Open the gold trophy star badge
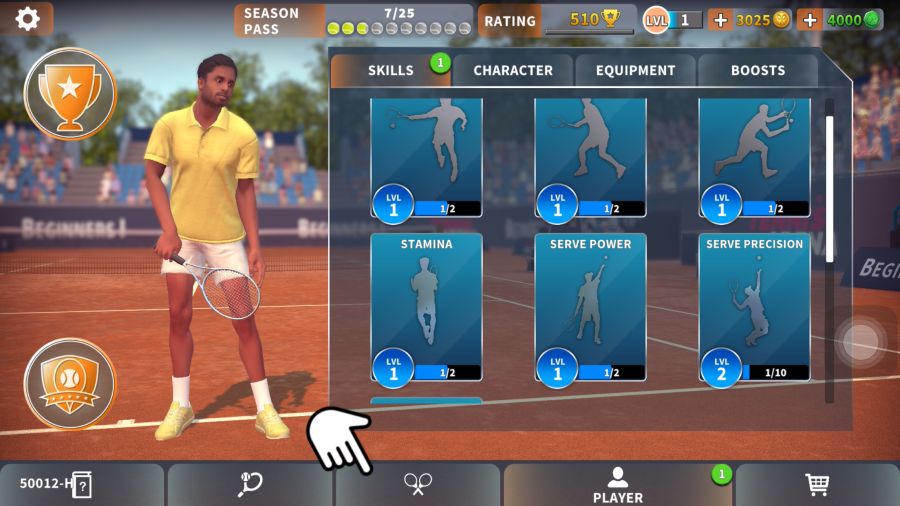Image resolution: width=900 pixels, height=506 pixels. [x=69, y=93]
